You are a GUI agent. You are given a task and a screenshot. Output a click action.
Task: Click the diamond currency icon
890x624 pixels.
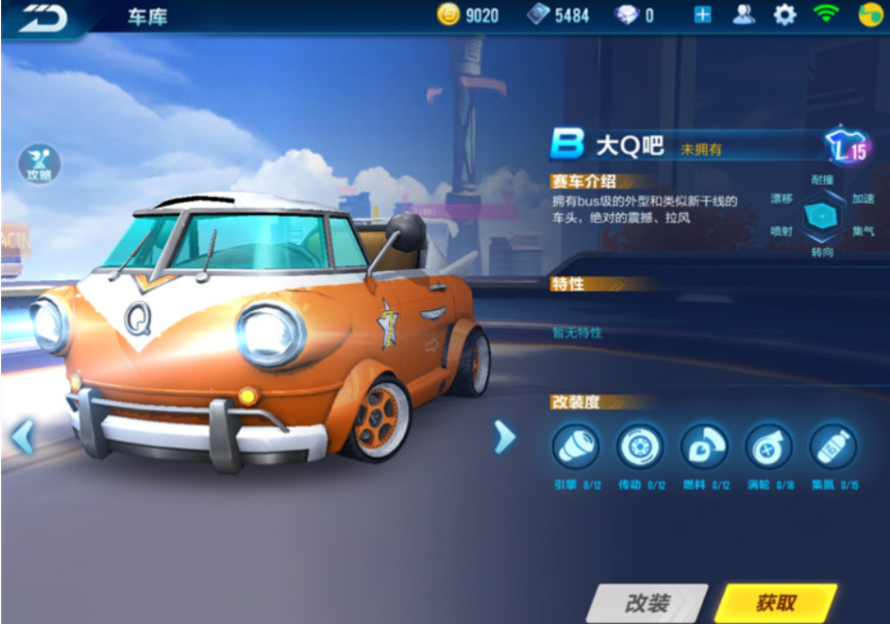click(627, 15)
